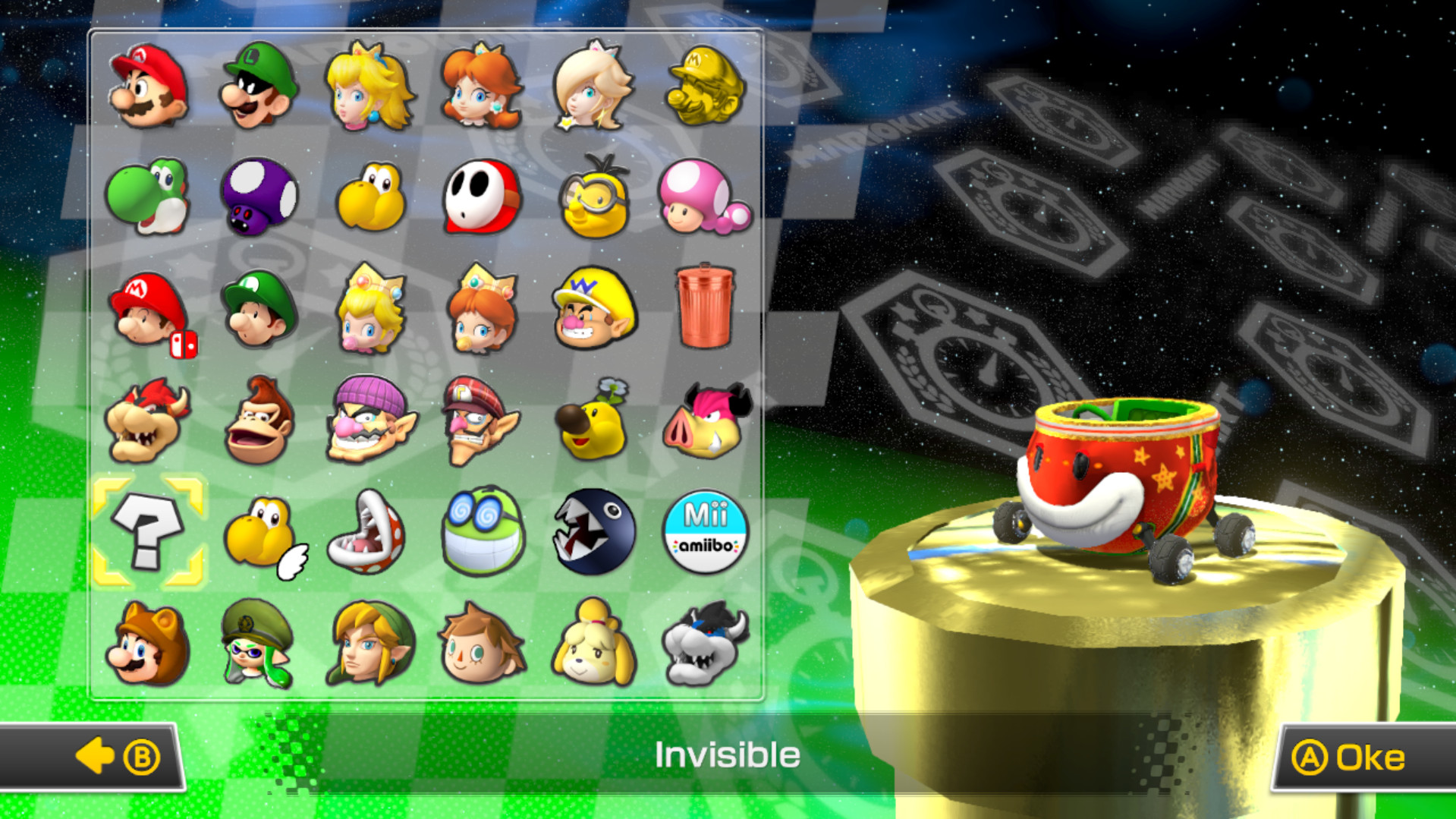Image resolution: width=1456 pixels, height=819 pixels.
Task: Choose Yoshi from the second row
Action: 148,196
